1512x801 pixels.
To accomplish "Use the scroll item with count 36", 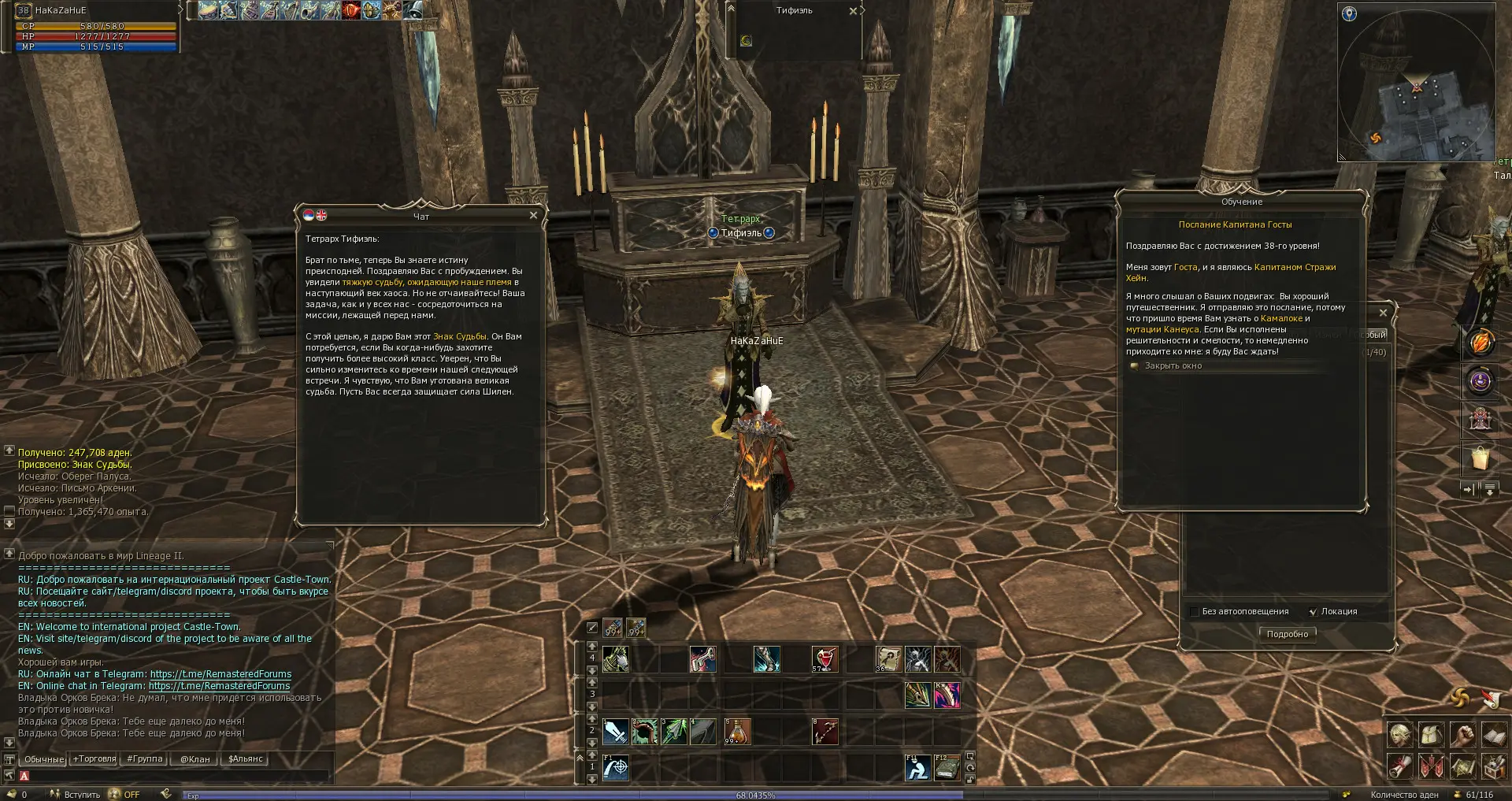I will (x=888, y=658).
